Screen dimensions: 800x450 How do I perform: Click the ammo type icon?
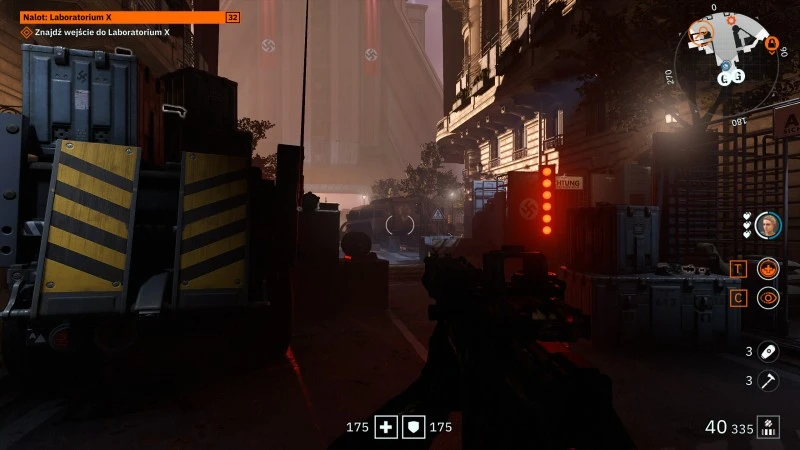point(768,427)
